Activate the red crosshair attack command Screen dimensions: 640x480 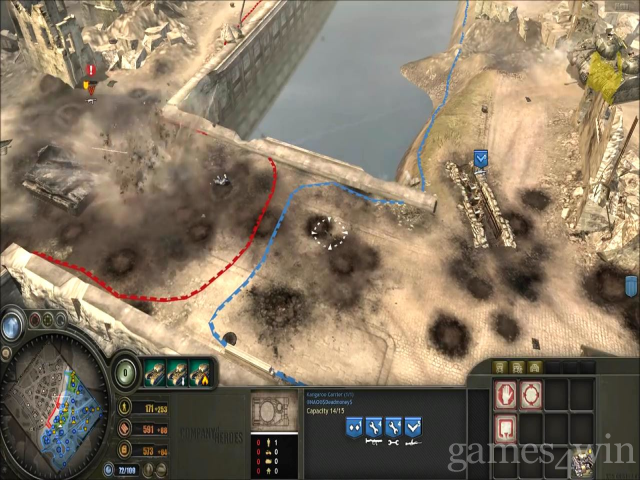tap(531, 394)
